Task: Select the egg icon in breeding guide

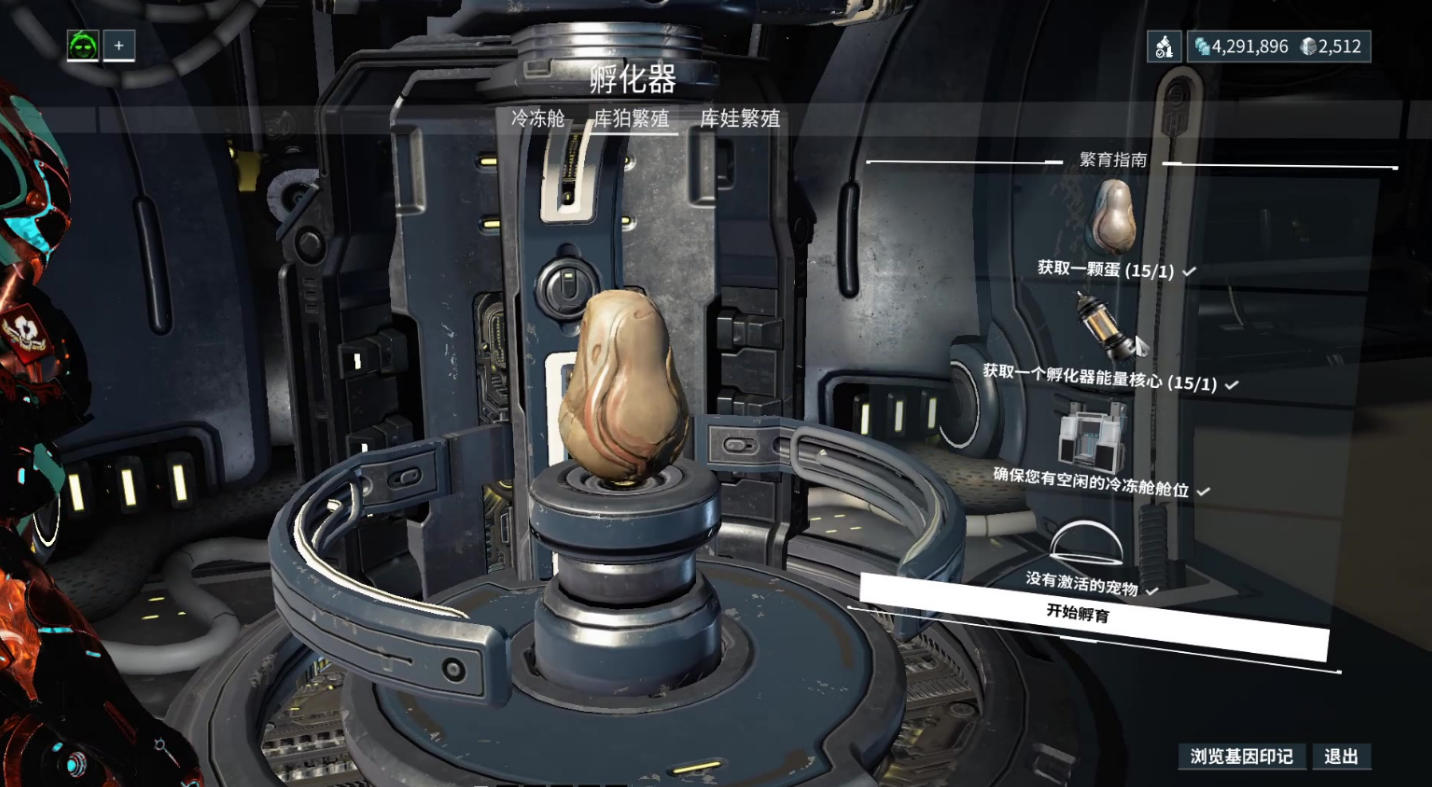Action: (x=1112, y=214)
